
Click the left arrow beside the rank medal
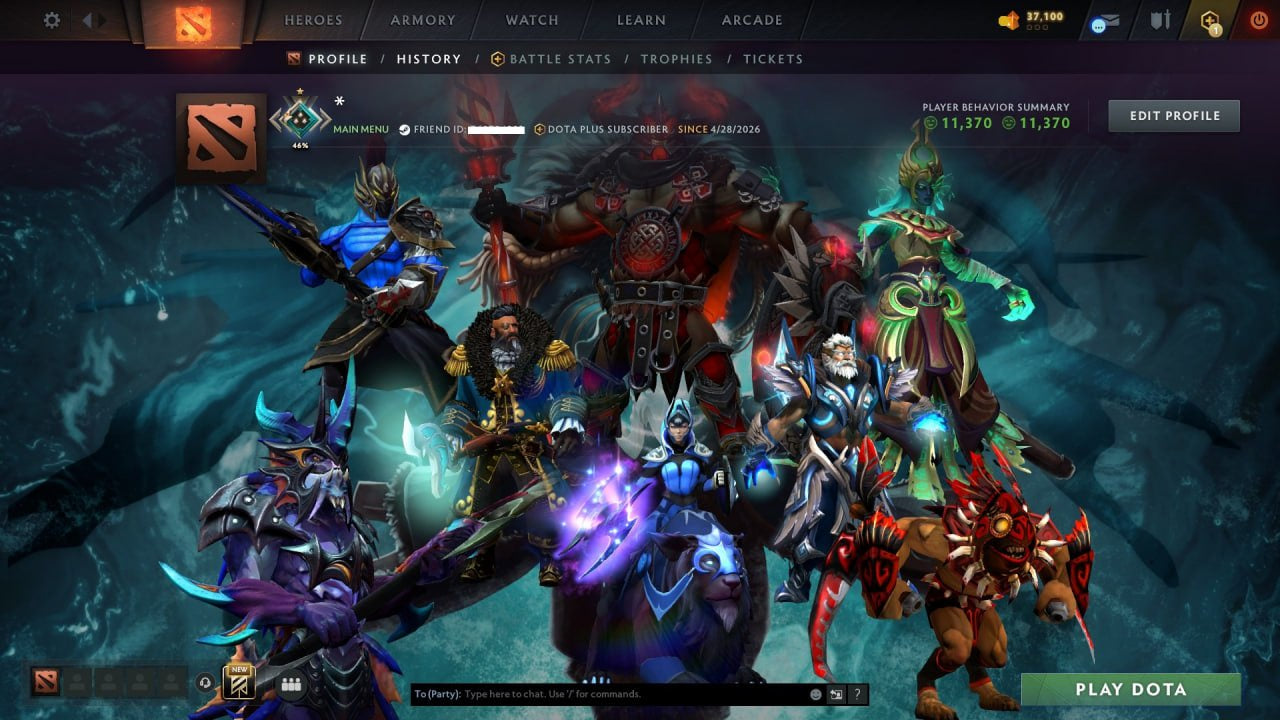click(x=273, y=120)
